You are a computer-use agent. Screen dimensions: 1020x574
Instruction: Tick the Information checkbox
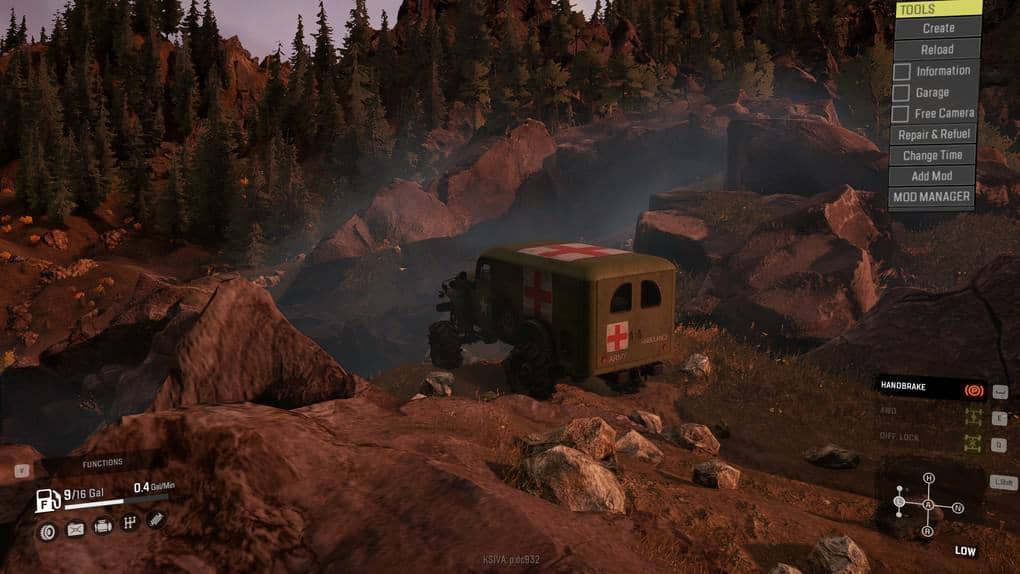coord(902,71)
